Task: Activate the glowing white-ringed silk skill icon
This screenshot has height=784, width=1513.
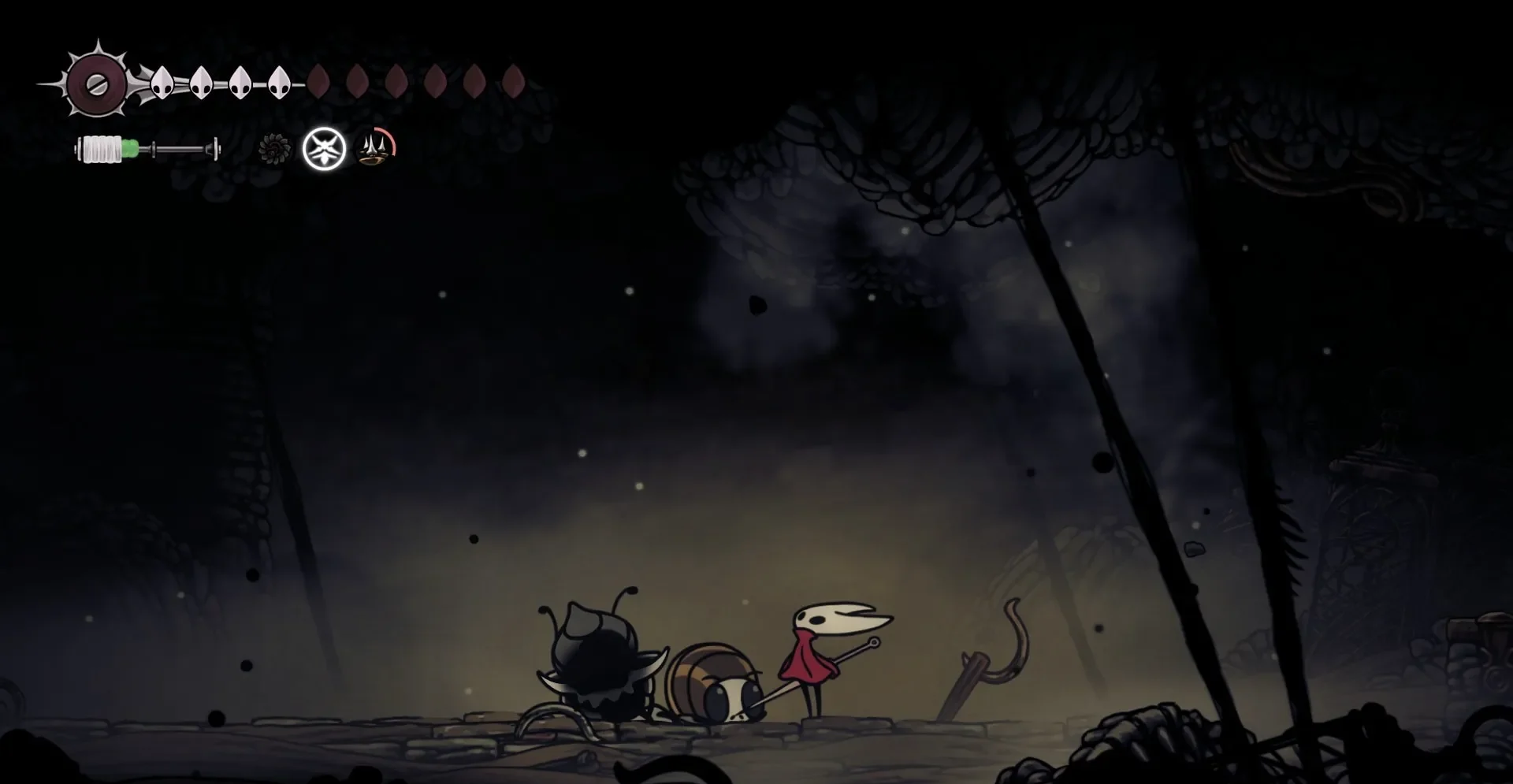Action: click(325, 149)
